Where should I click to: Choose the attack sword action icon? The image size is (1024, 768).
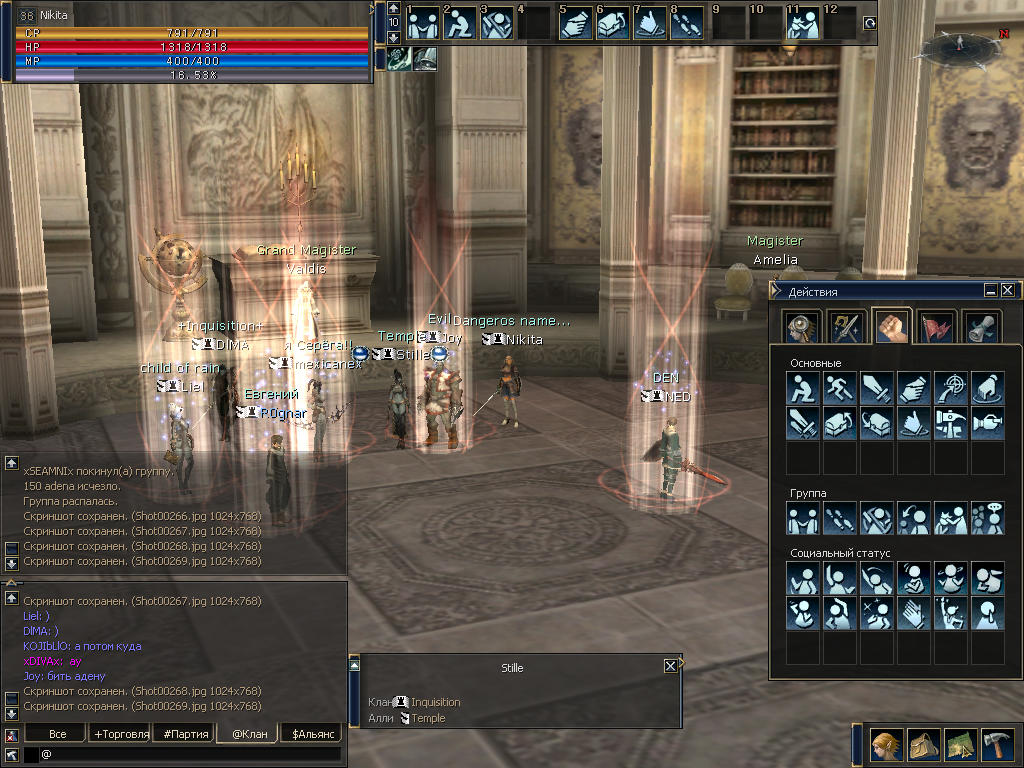pyautogui.click(x=877, y=387)
